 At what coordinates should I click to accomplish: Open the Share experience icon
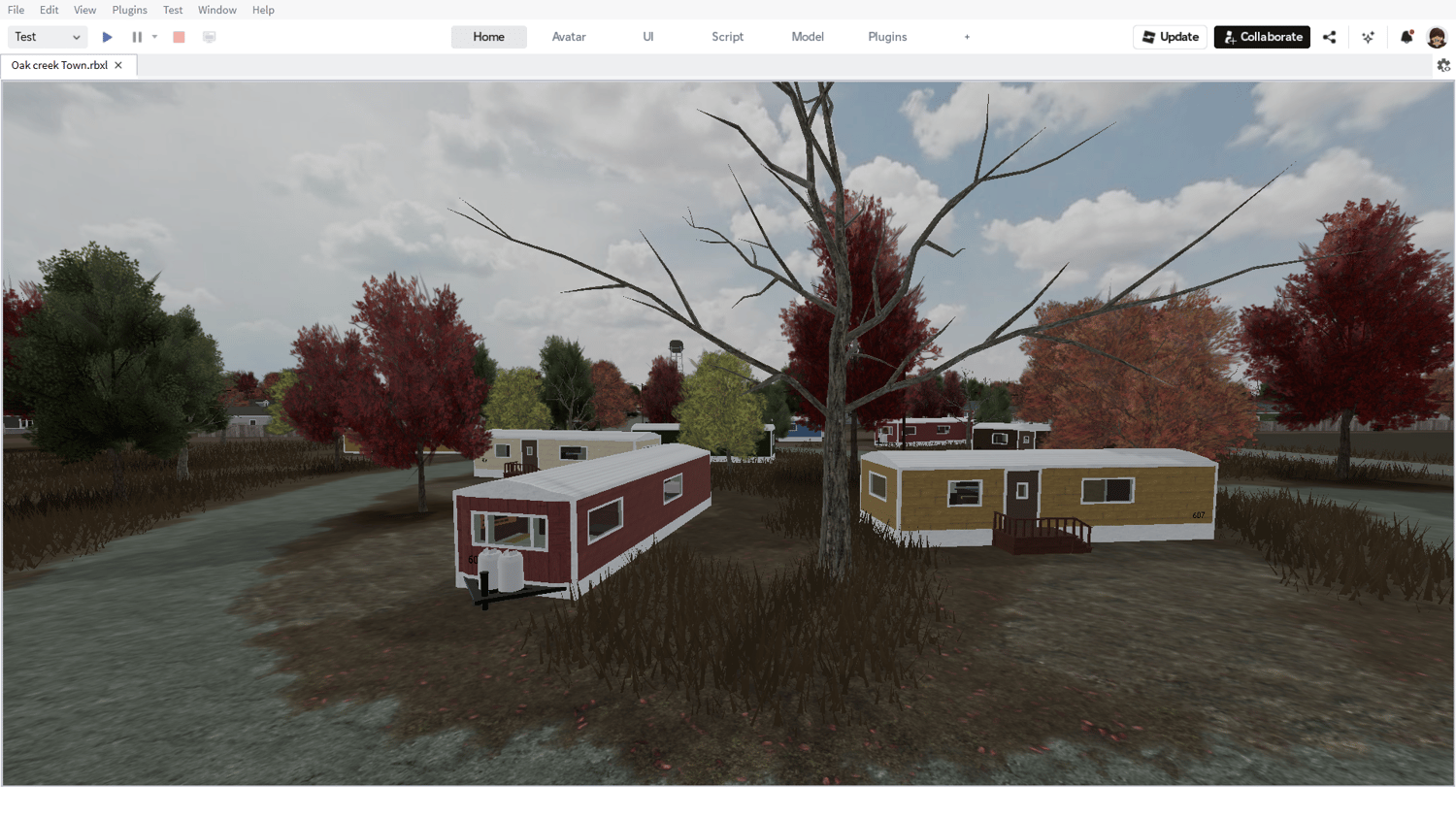click(1329, 36)
